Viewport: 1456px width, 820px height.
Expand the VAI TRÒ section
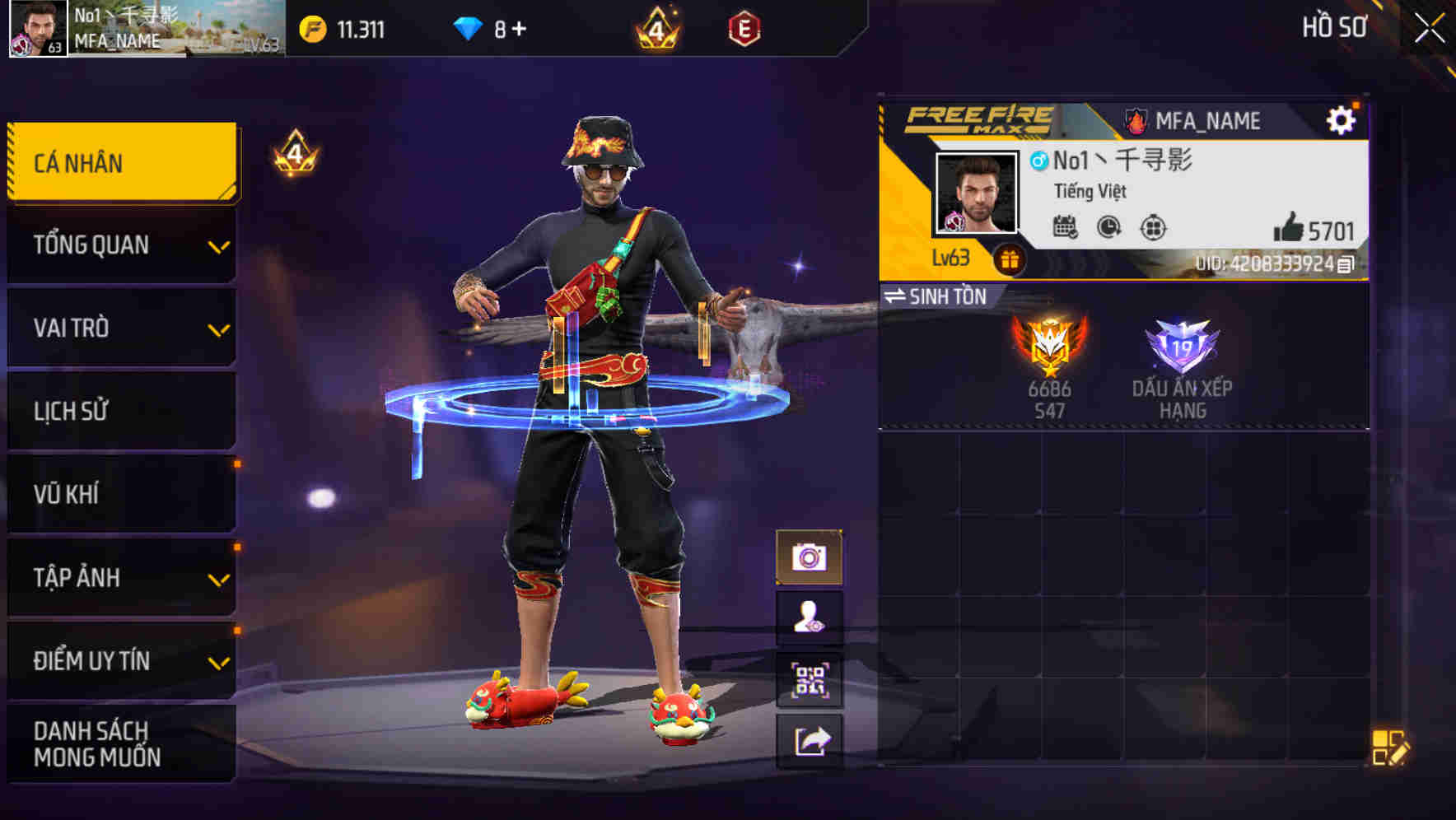[120, 328]
